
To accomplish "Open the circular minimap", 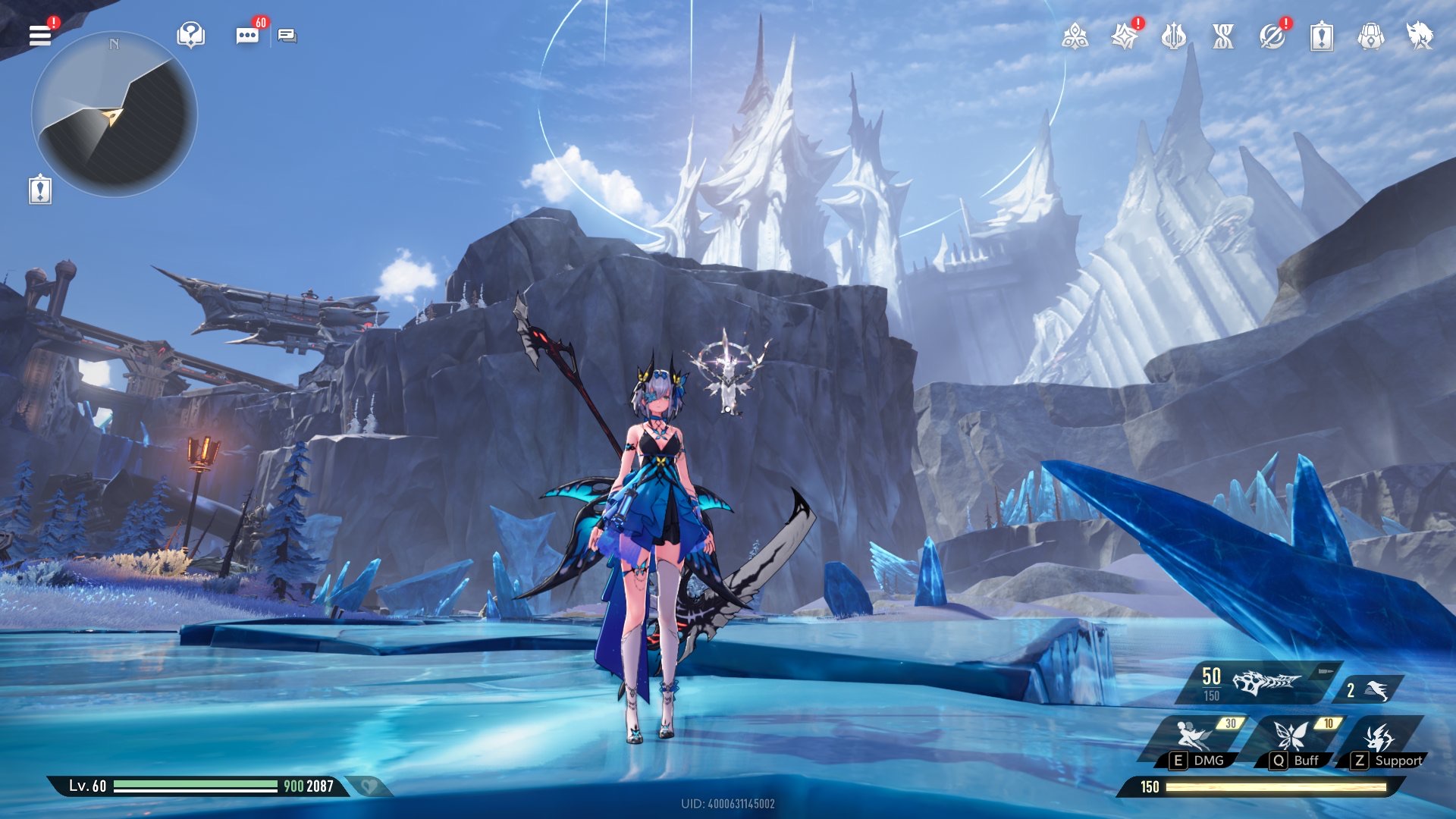I will pos(115,115).
